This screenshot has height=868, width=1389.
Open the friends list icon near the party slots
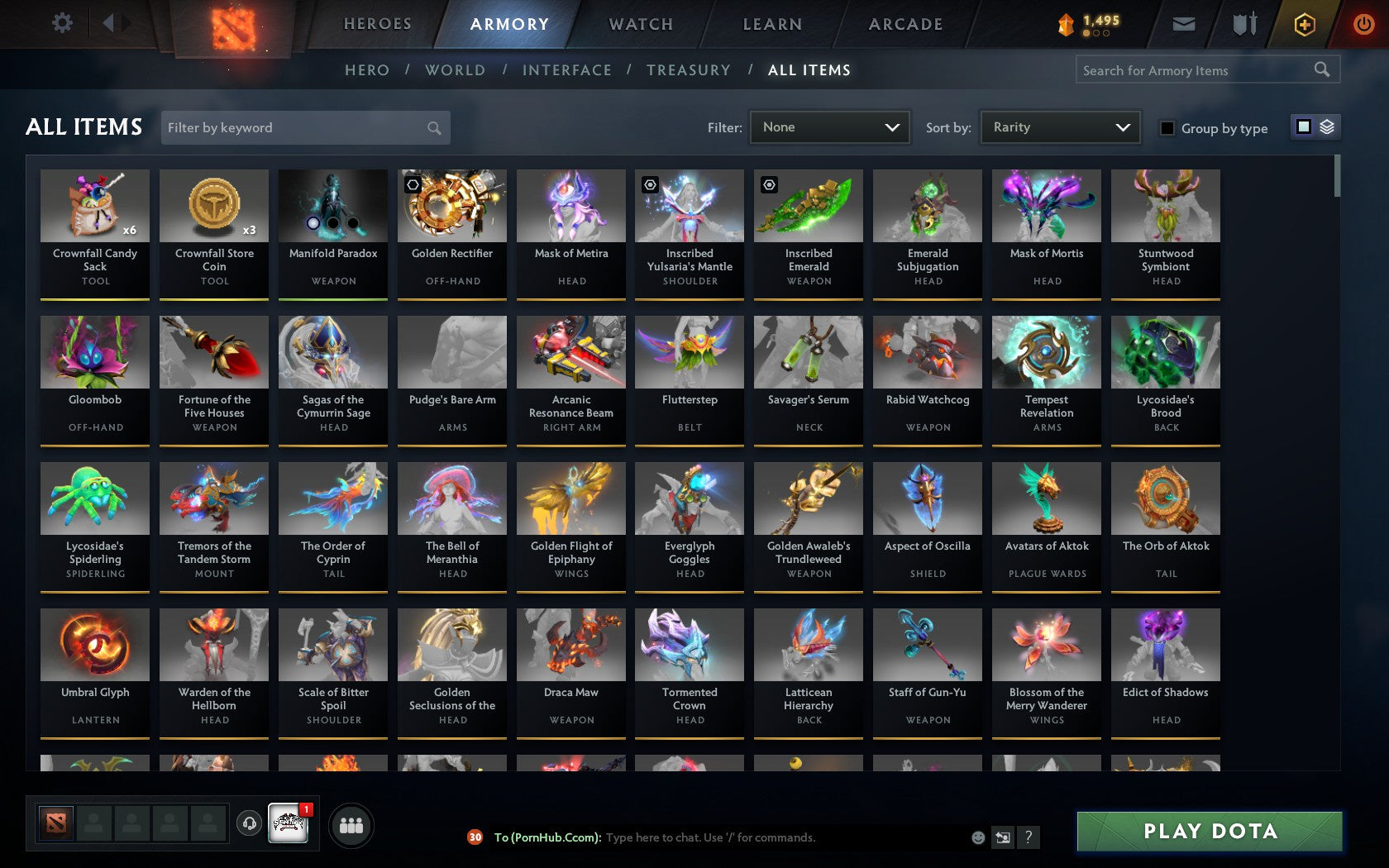point(352,823)
